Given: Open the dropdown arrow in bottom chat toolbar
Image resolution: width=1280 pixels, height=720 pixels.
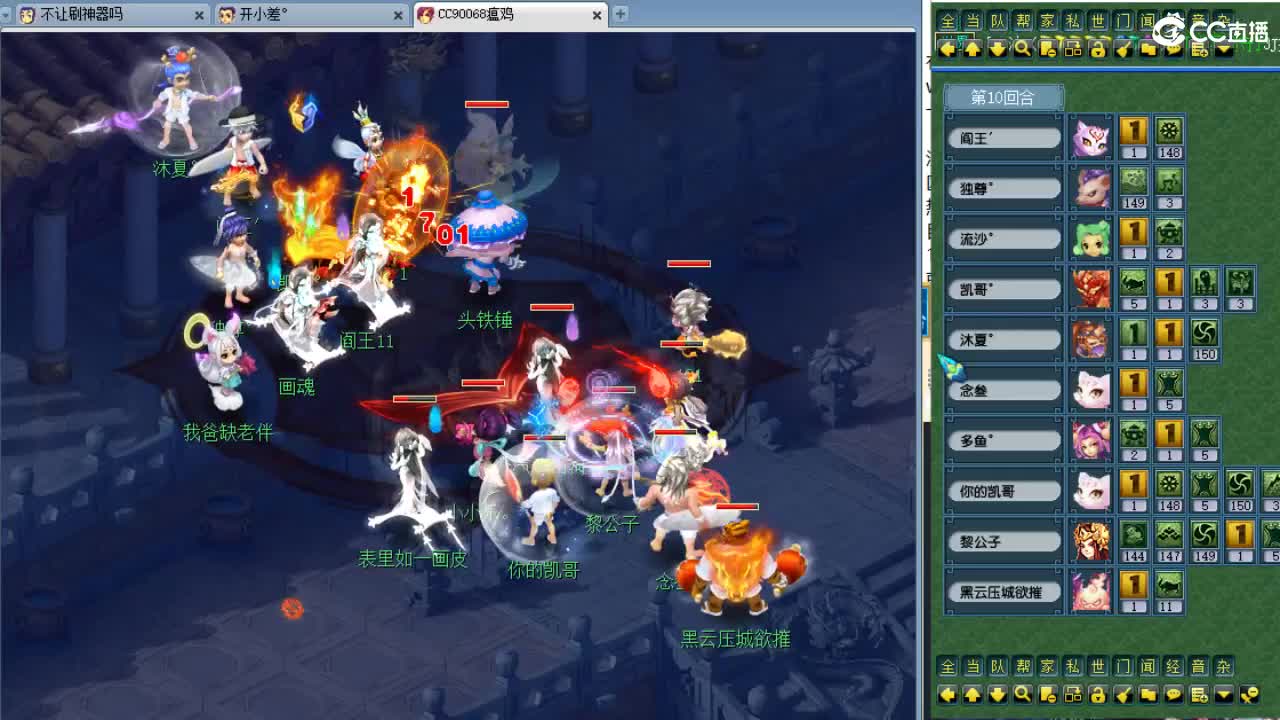Looking at the screenshot, I should [x=1222, y=695].
